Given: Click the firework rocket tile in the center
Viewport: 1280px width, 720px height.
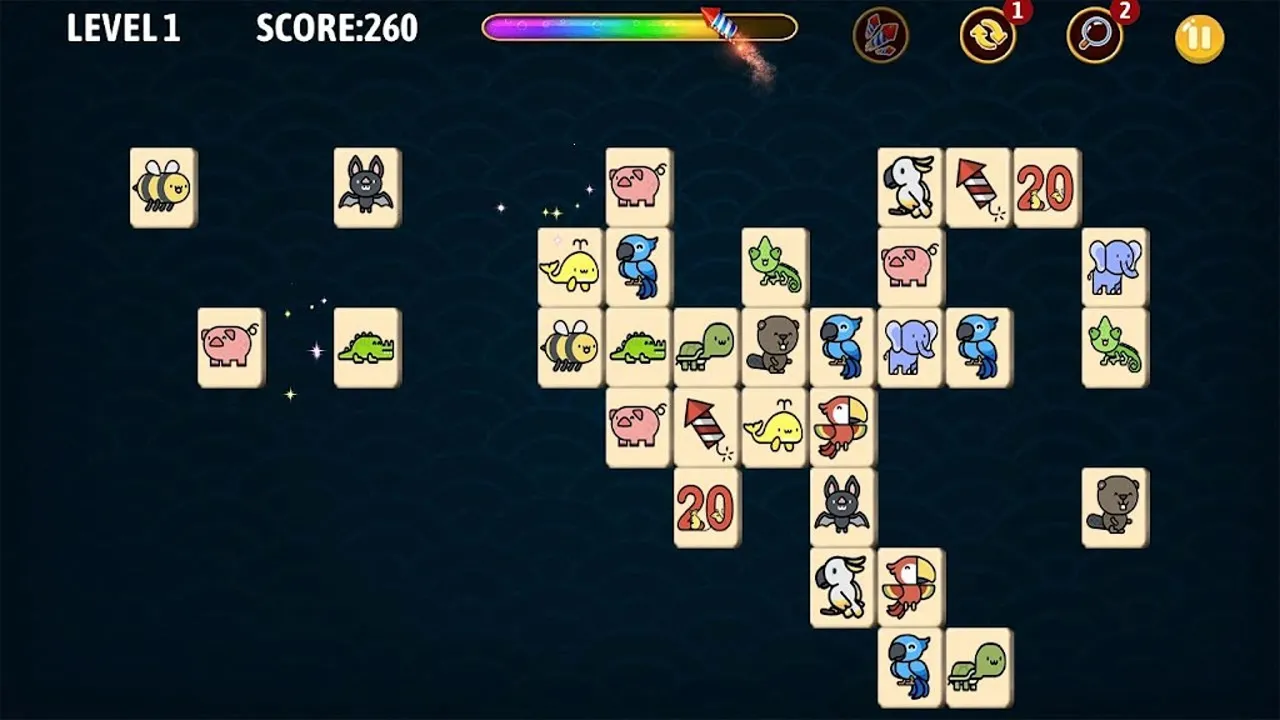Looking at the screenshot, I should pos(705,427).
